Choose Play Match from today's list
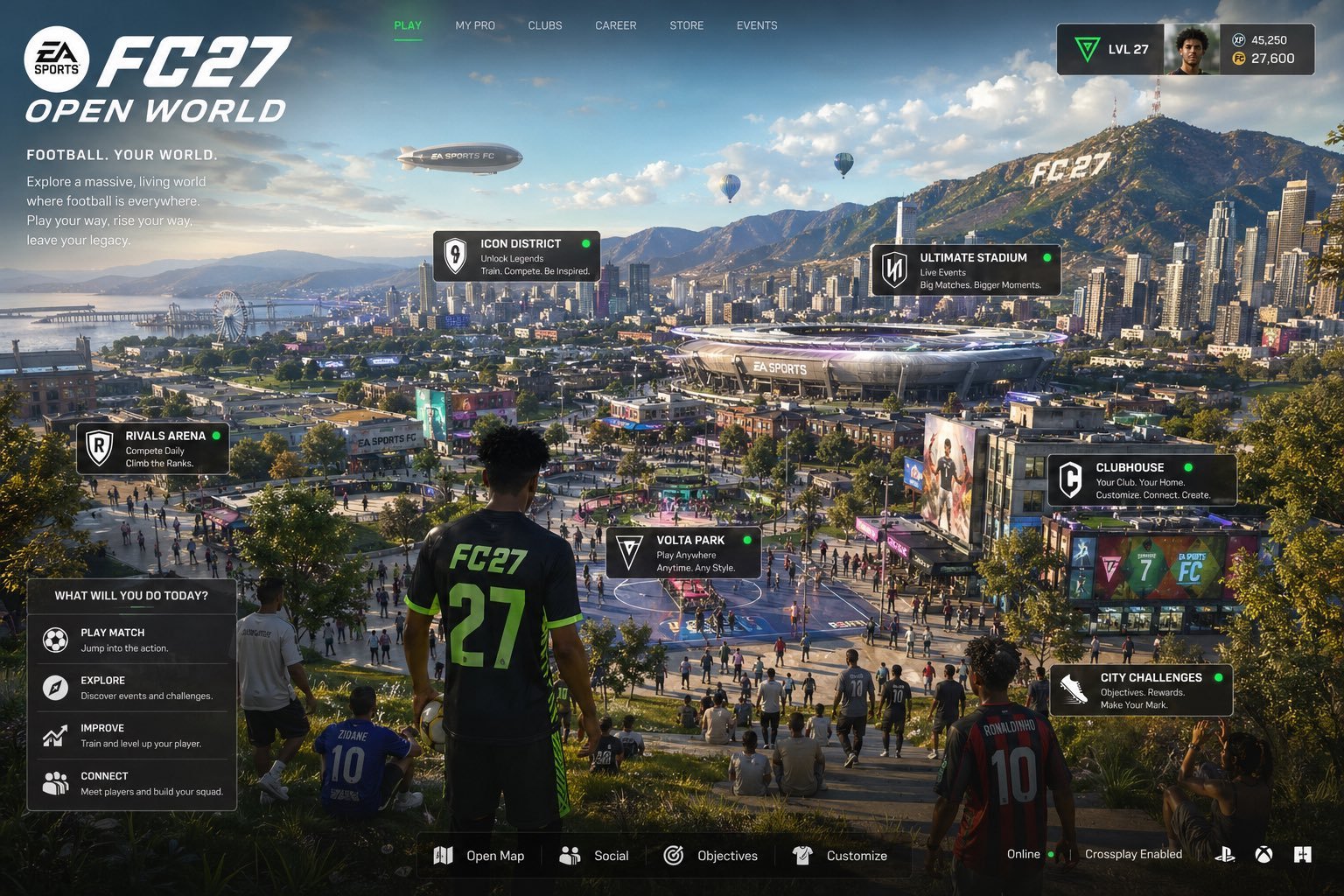Viewport: 1344px width, 896px height. coord(131,640)
